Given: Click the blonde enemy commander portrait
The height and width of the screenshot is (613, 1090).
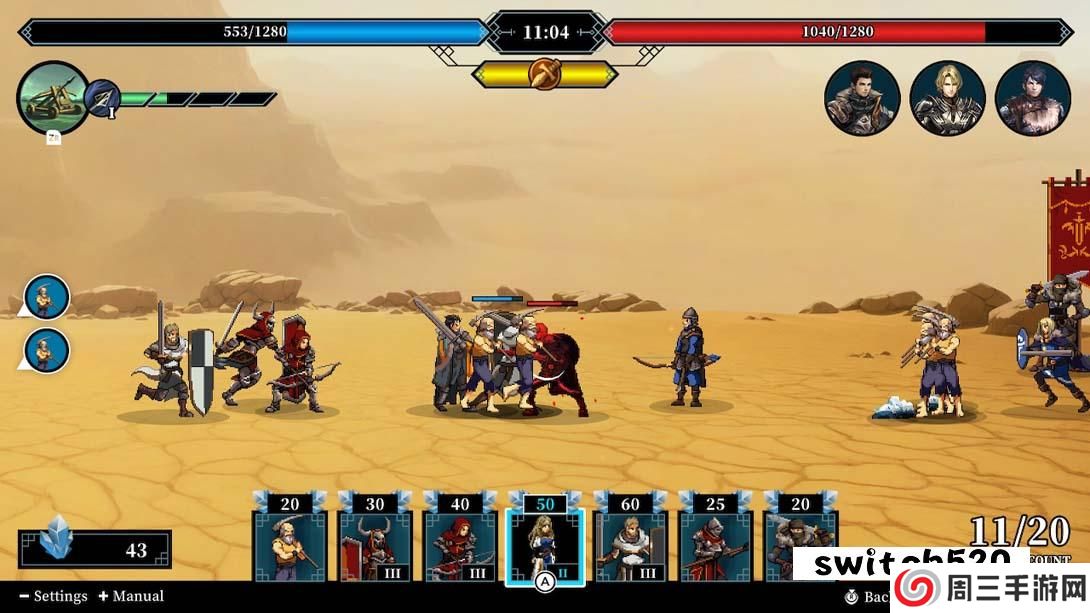Looking at the screenshot, I should coord(947,98).
